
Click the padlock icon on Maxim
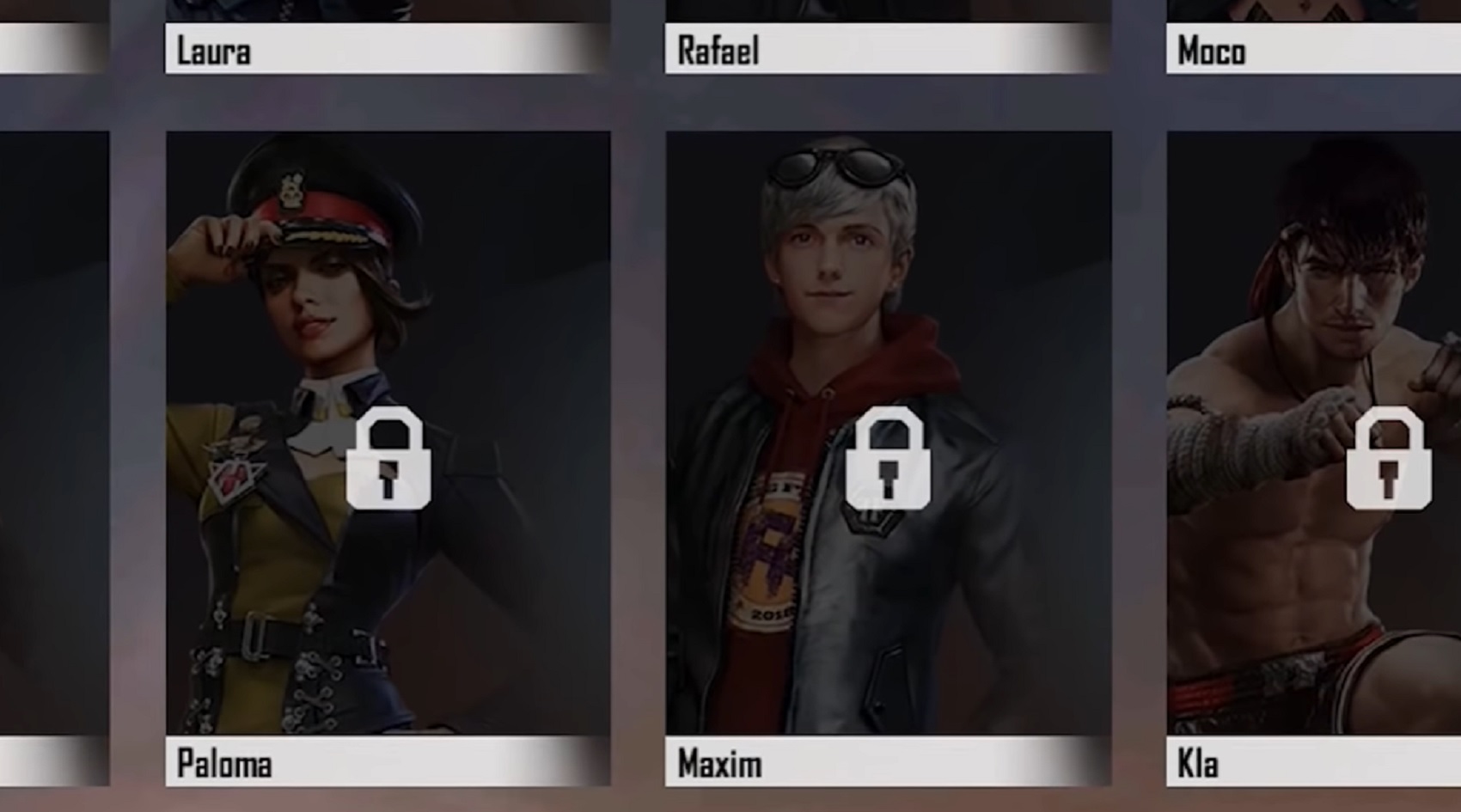pos(888,459)
